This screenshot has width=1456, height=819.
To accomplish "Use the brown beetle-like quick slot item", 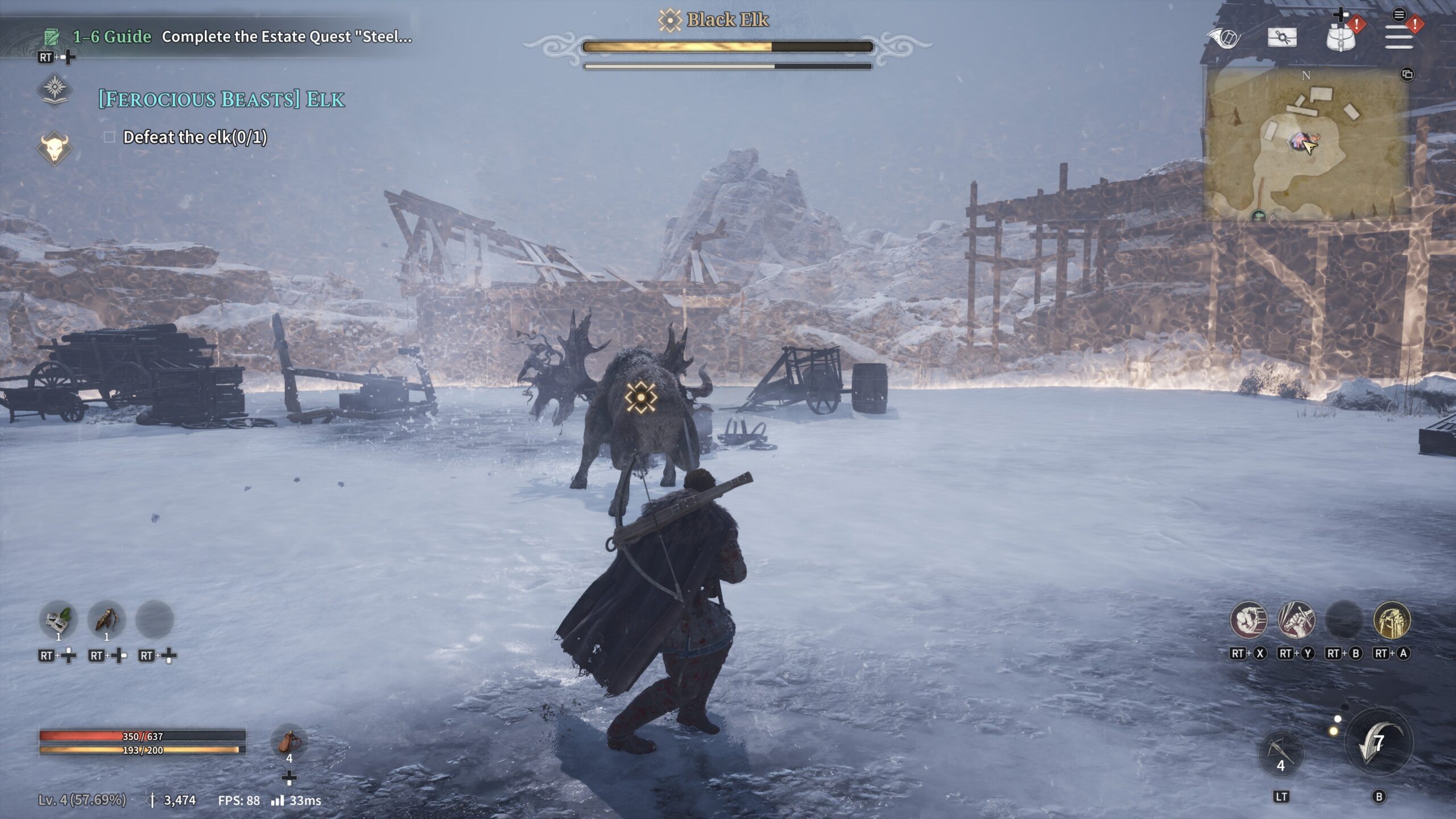I will 106,619.
